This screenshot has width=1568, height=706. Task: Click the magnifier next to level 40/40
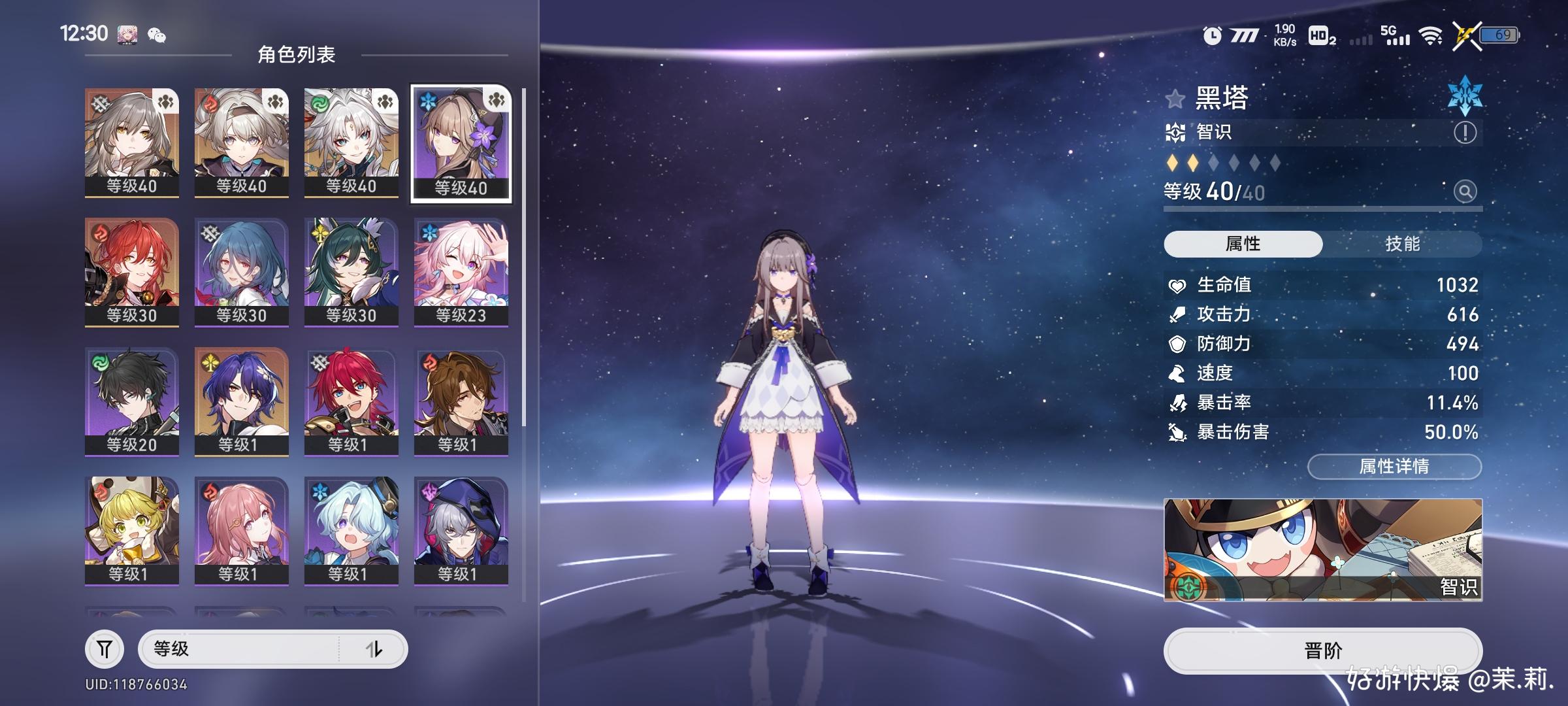pos(1465,192)
